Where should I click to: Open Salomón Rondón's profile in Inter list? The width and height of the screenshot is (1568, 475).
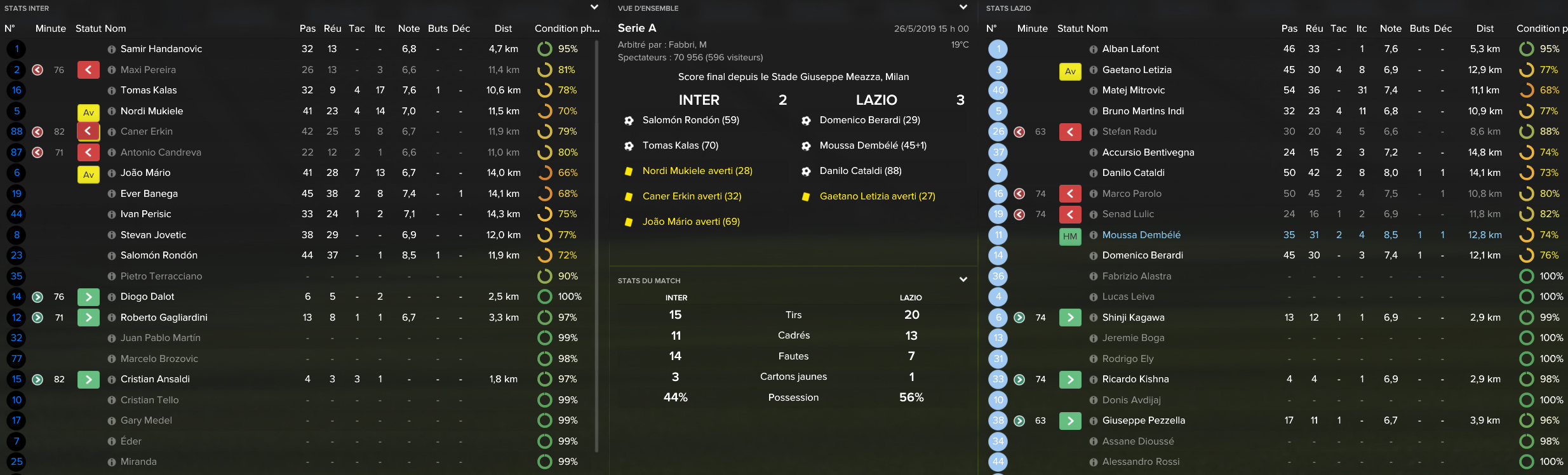pos(159,255)
